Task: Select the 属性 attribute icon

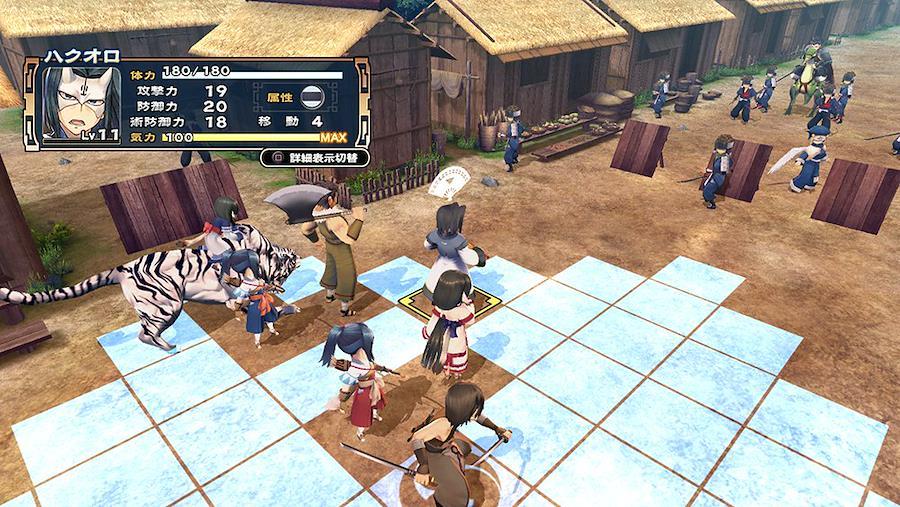Action: tap(312, 97)
